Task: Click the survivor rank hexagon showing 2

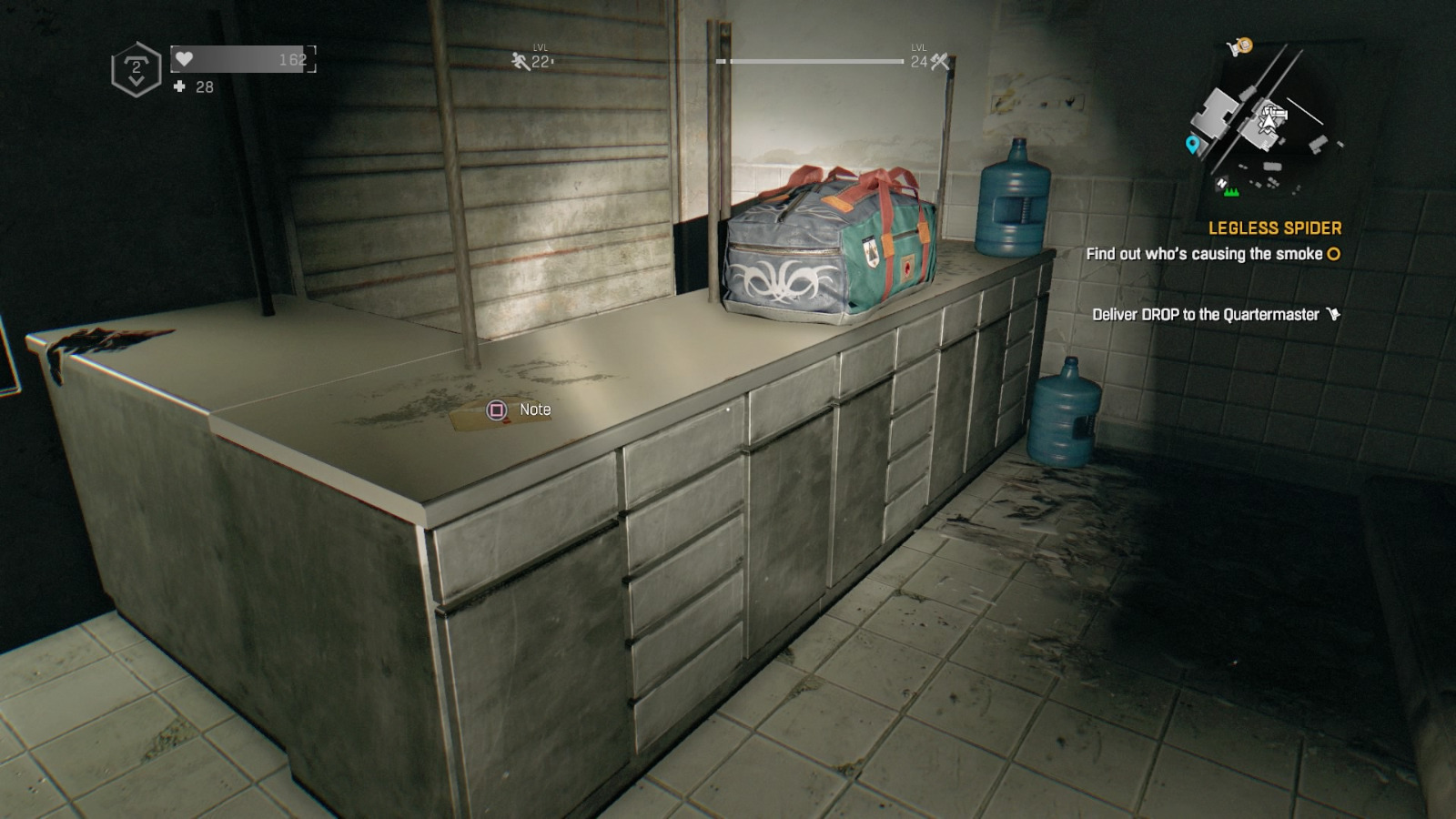Action: click(x=136, y=66)
